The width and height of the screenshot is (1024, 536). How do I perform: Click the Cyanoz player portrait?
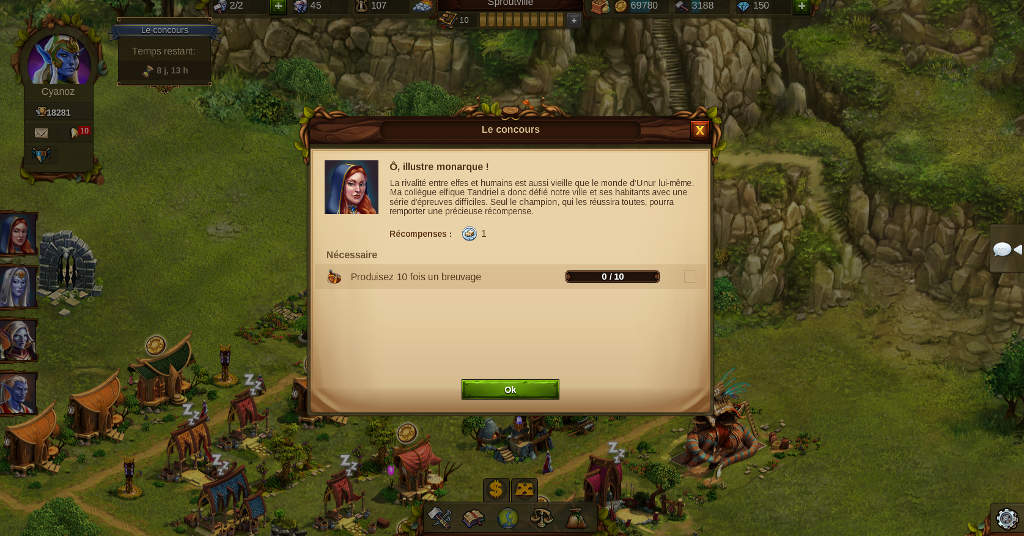[x=58, y=60]
